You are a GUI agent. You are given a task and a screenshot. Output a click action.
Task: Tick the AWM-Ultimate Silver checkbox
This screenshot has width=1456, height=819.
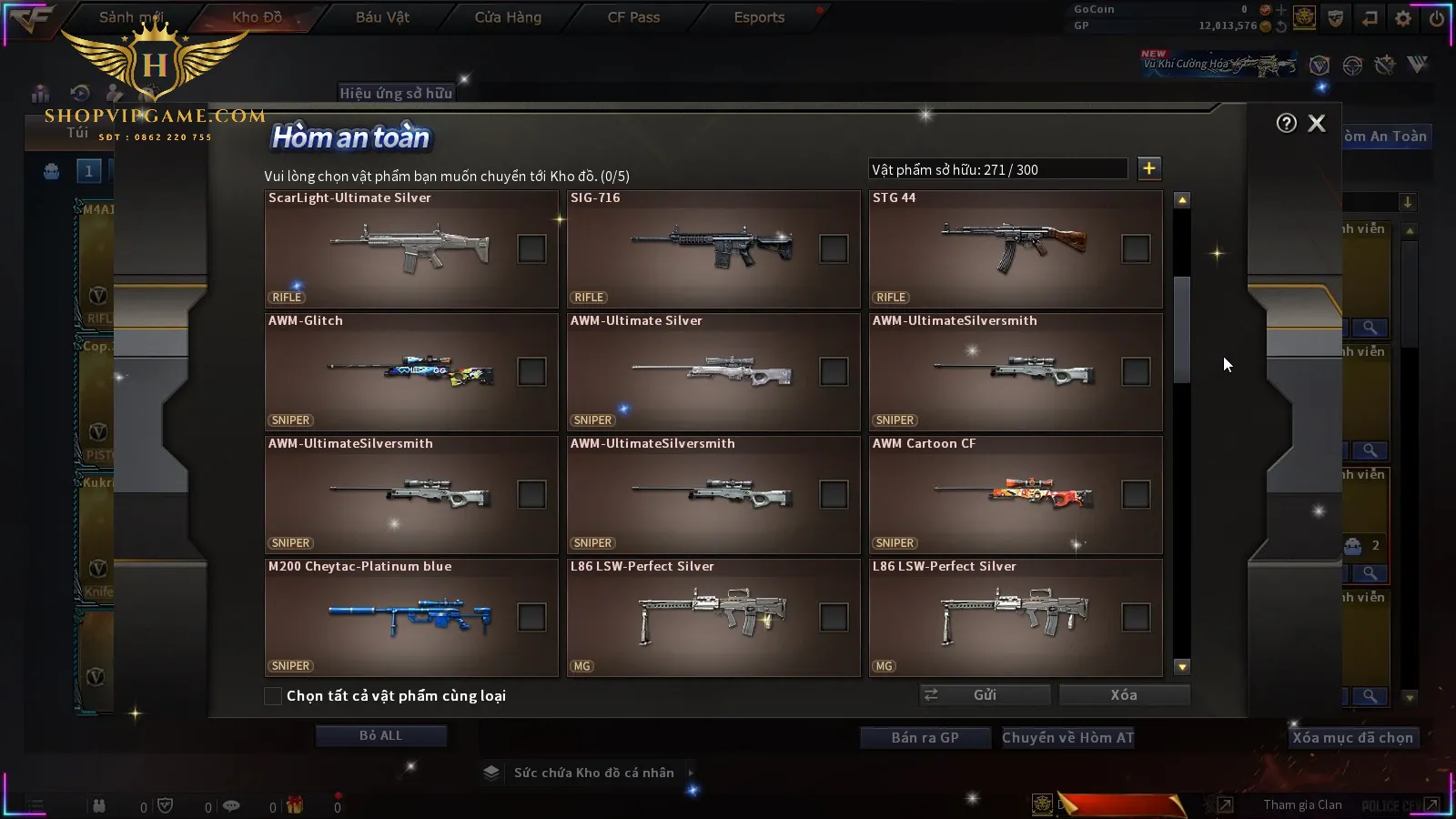pos(834,371)
